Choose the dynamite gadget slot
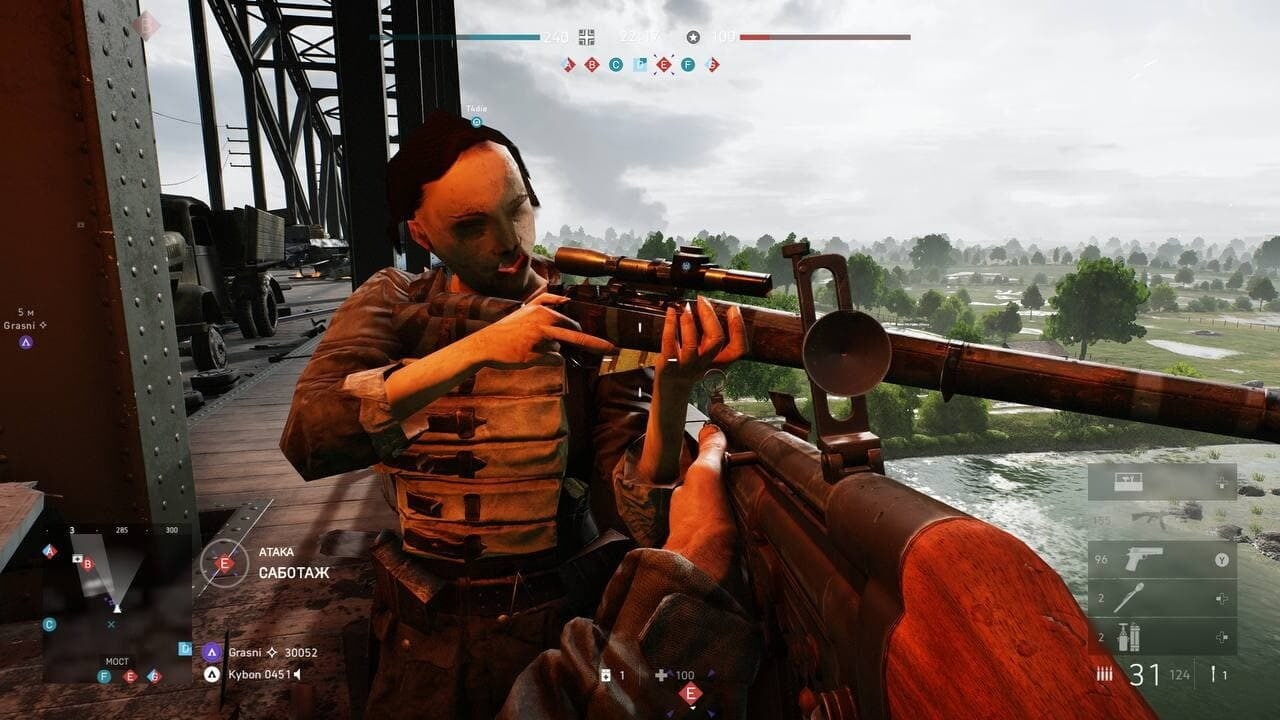The height and width of the screenshot is (720, 1280). pyautogui.click(x=1162, y=636)
